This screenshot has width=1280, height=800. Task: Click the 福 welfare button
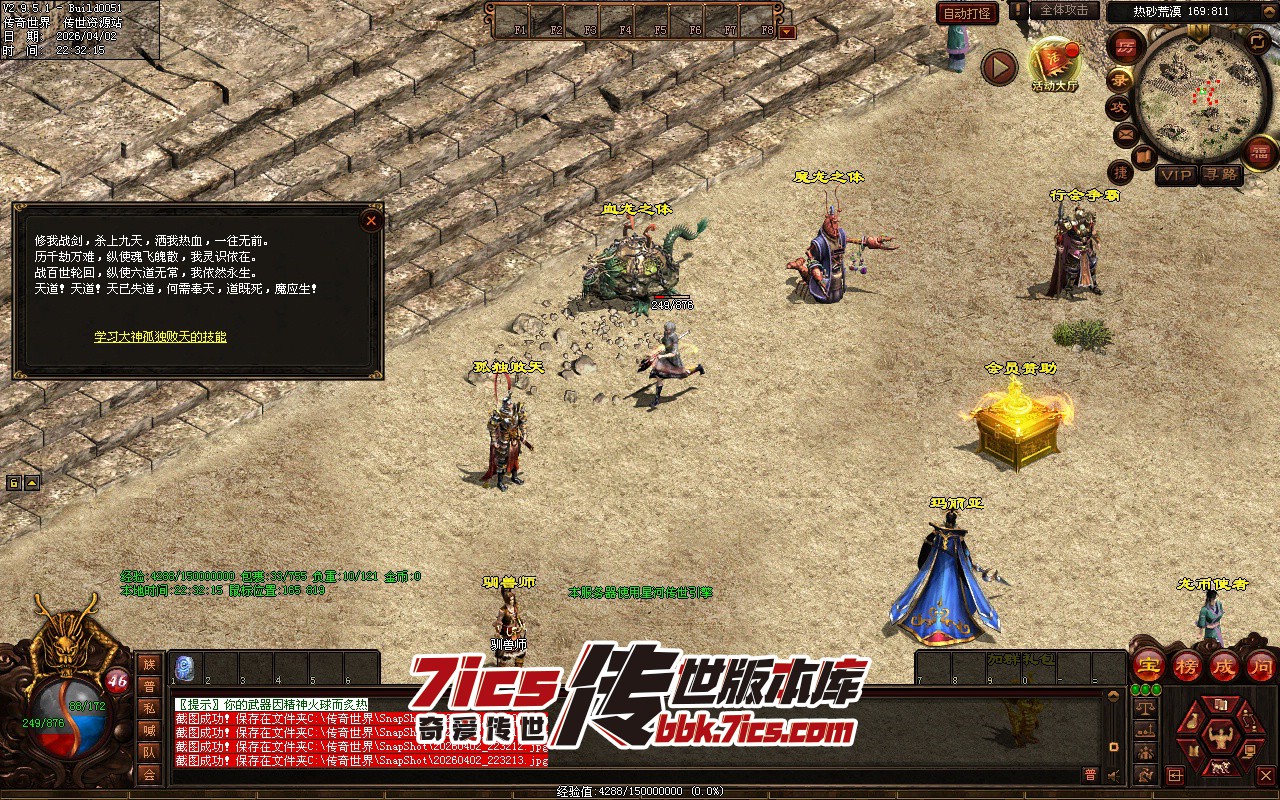1259,153
